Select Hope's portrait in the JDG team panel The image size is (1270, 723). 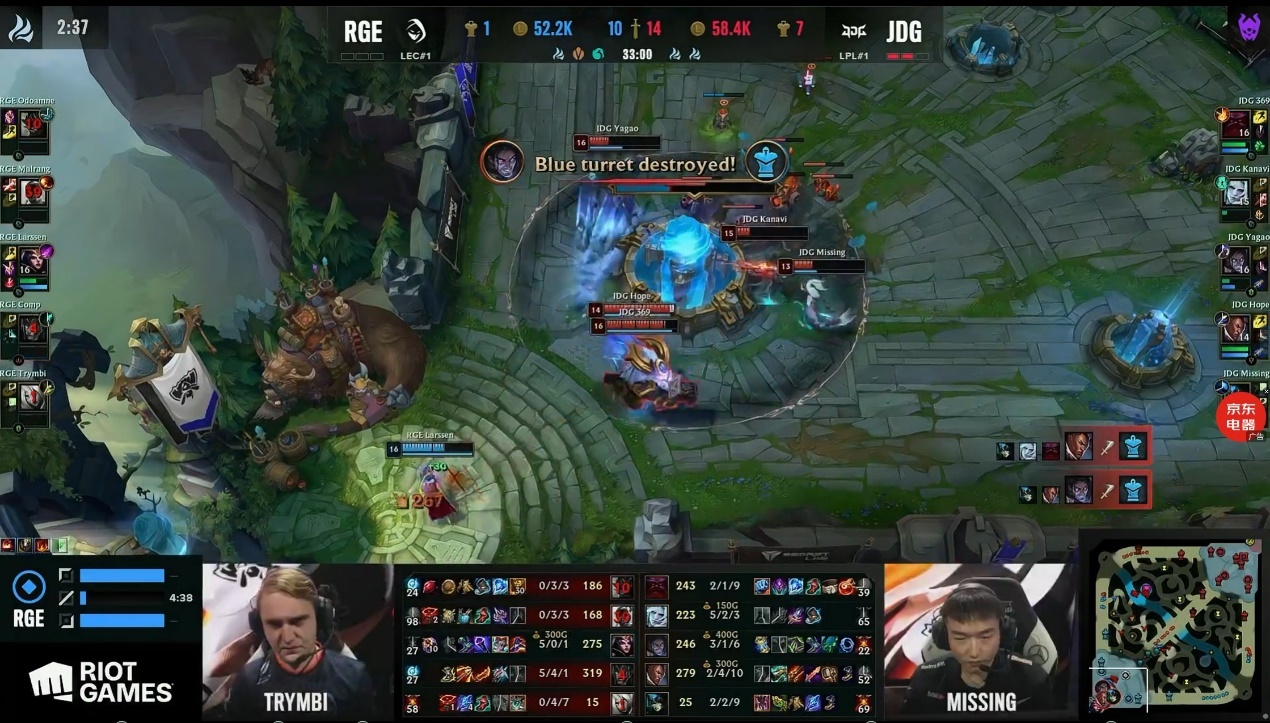1236,329
